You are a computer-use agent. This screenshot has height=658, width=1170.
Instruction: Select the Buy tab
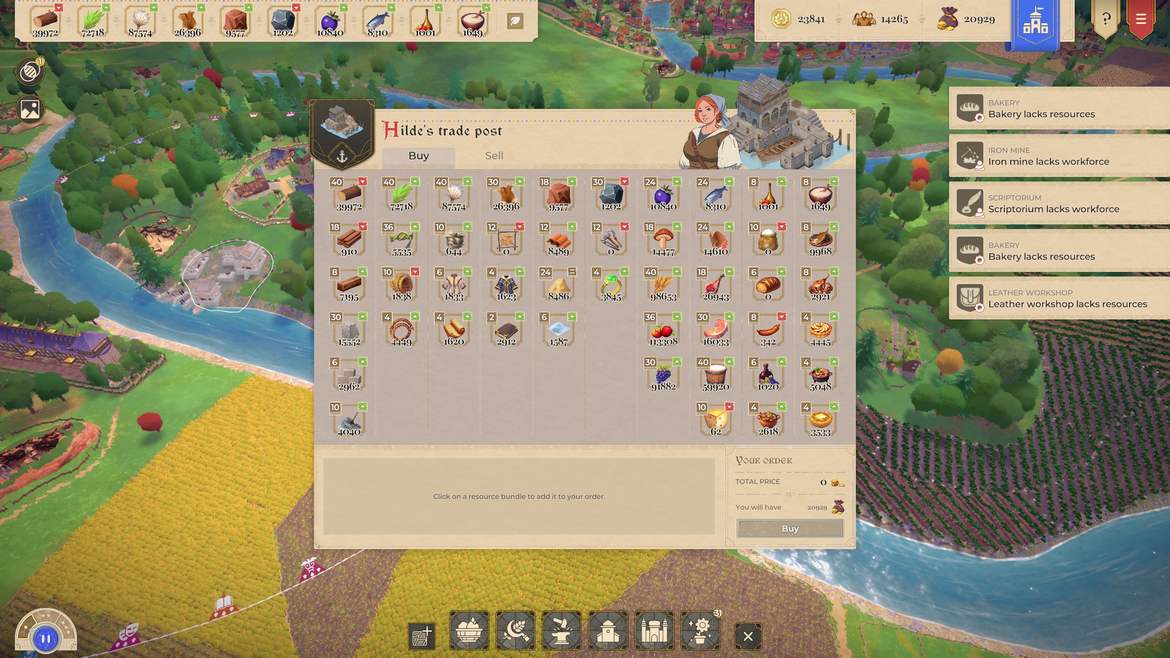pyautogui.click(x=419, y=156)
